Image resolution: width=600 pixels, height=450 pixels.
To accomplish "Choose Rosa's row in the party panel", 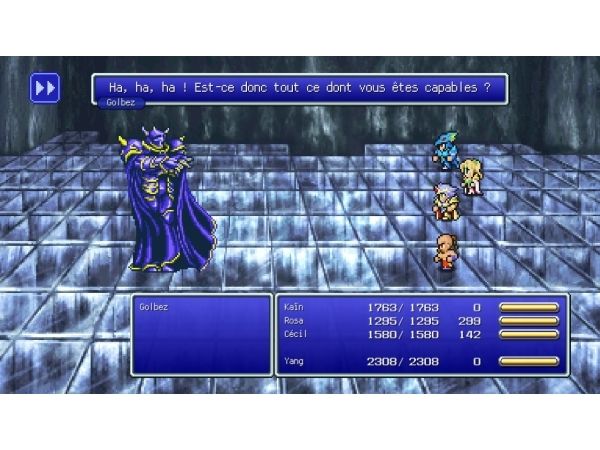I will pos(420,320).
